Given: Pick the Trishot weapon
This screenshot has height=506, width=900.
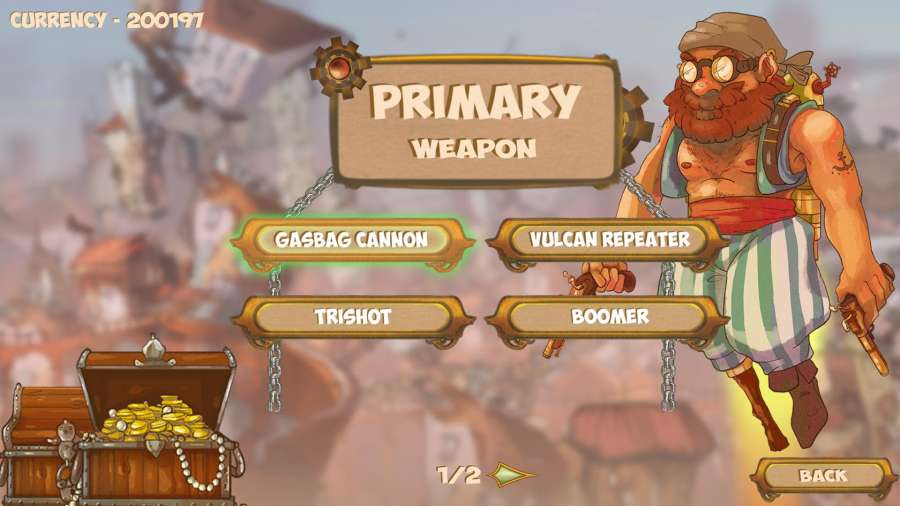Looking at the screenshot, I should pos(351,317).
